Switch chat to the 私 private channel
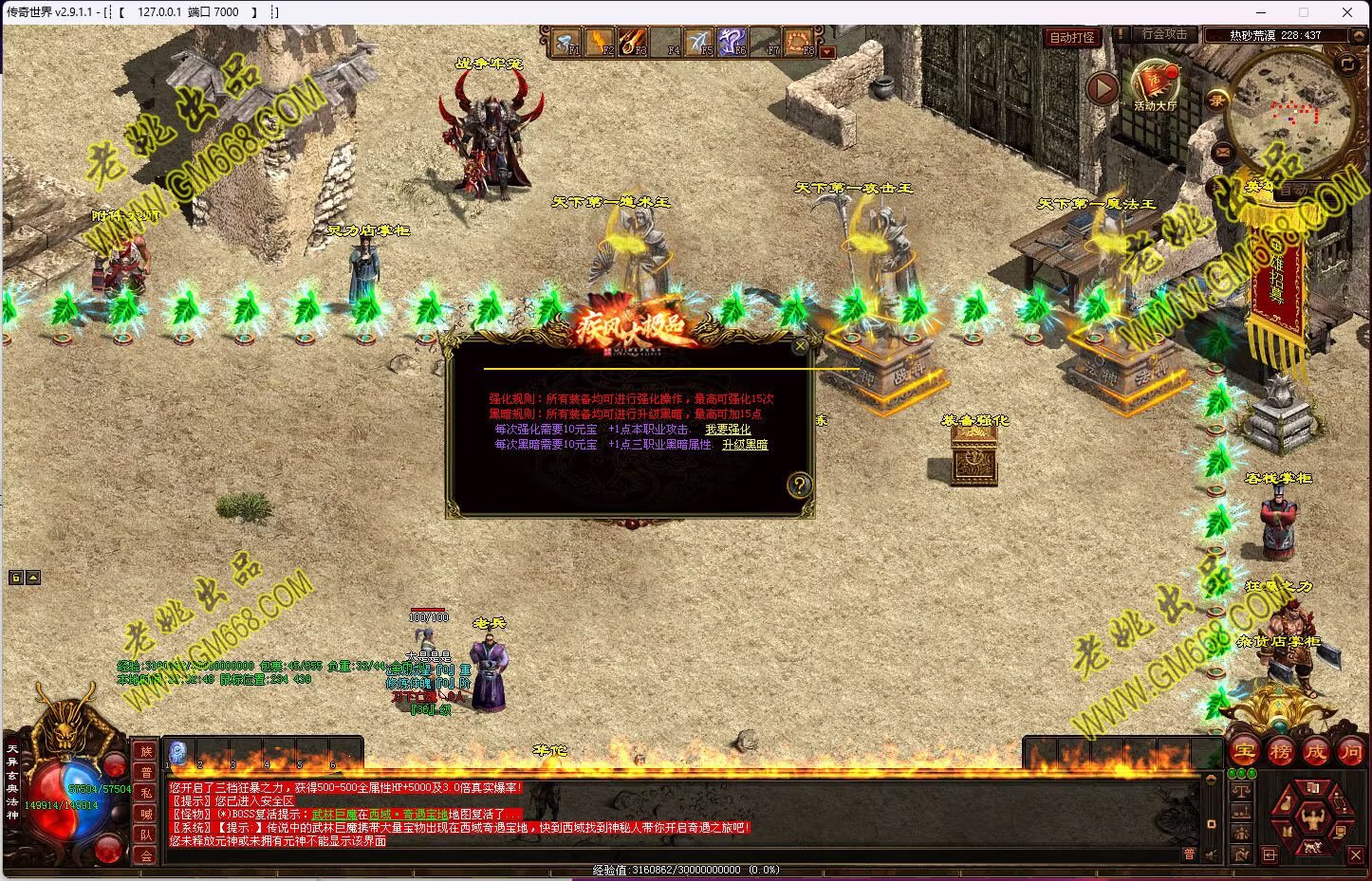The width and height of the screenshot is (1372, 881). coord(146,793)
